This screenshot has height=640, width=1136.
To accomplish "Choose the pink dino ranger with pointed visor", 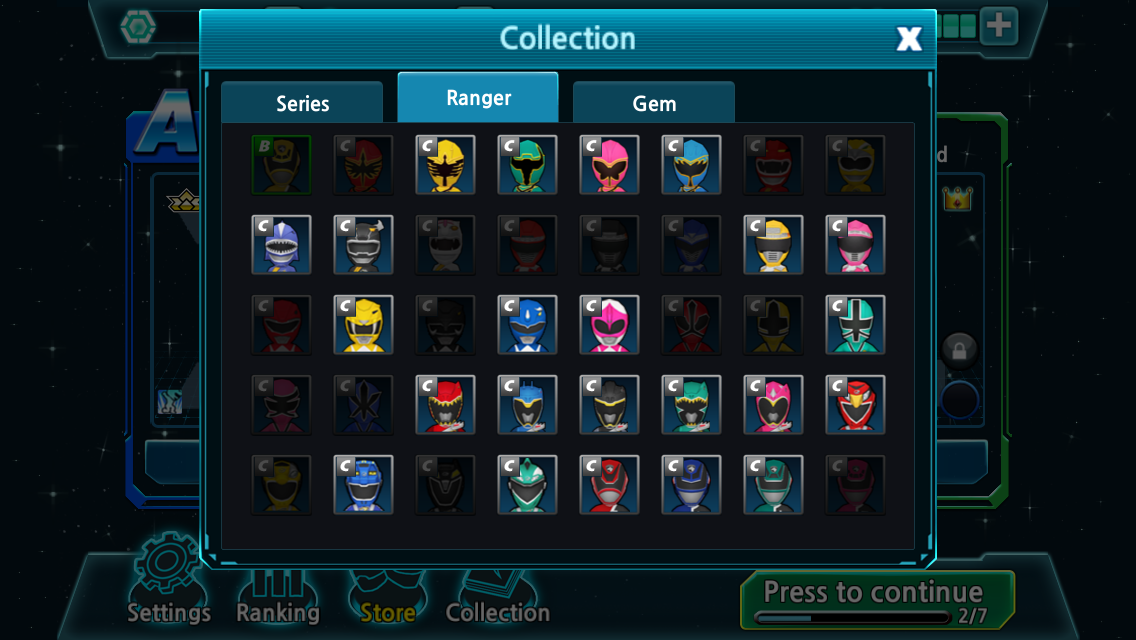I will click(x=773, y=405).
